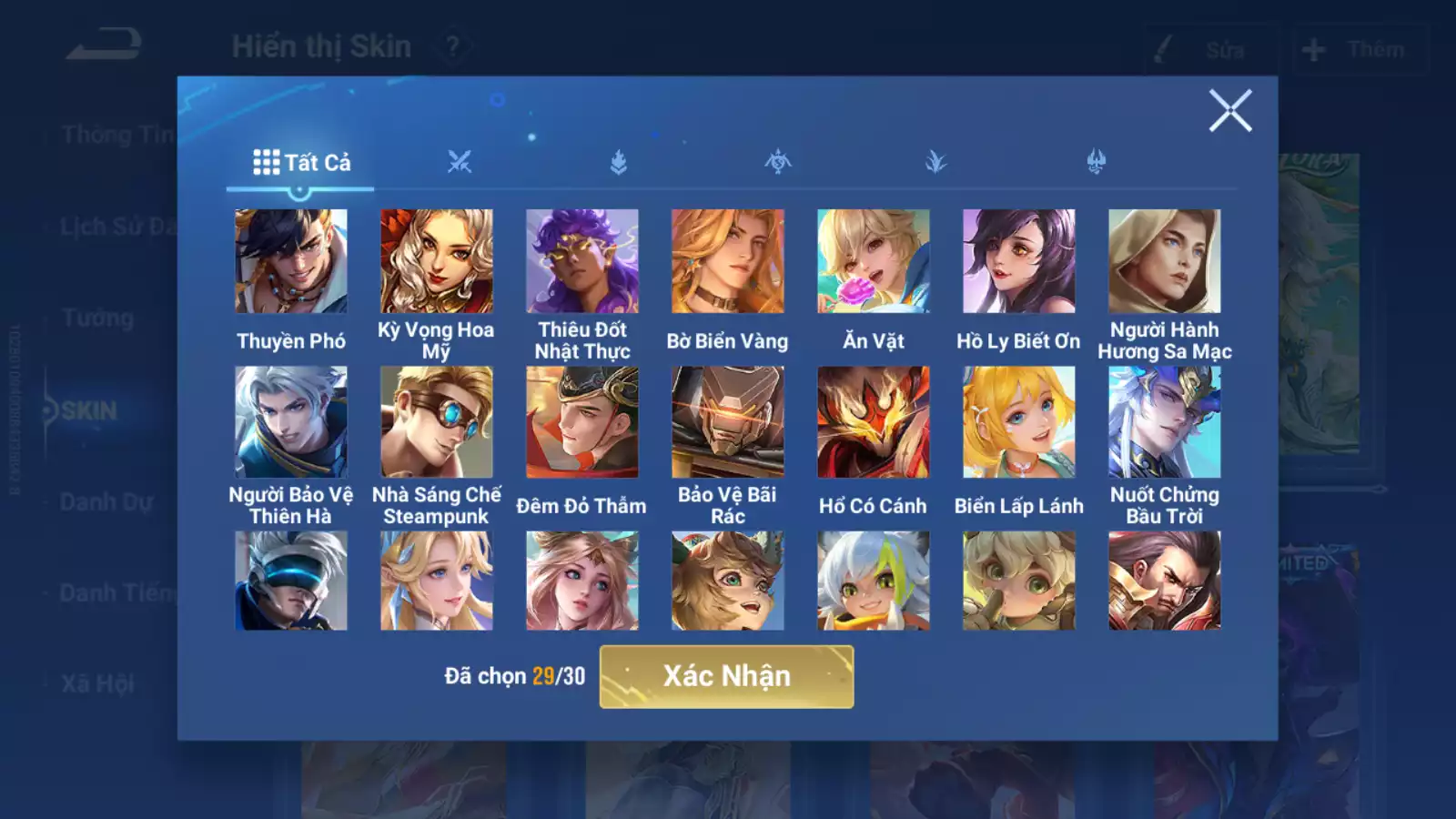Viewport: 1456px width, 819px height.
Task: Select the Nuốt Chửng Bầu Trời skin
Action: pos(1165,422)
